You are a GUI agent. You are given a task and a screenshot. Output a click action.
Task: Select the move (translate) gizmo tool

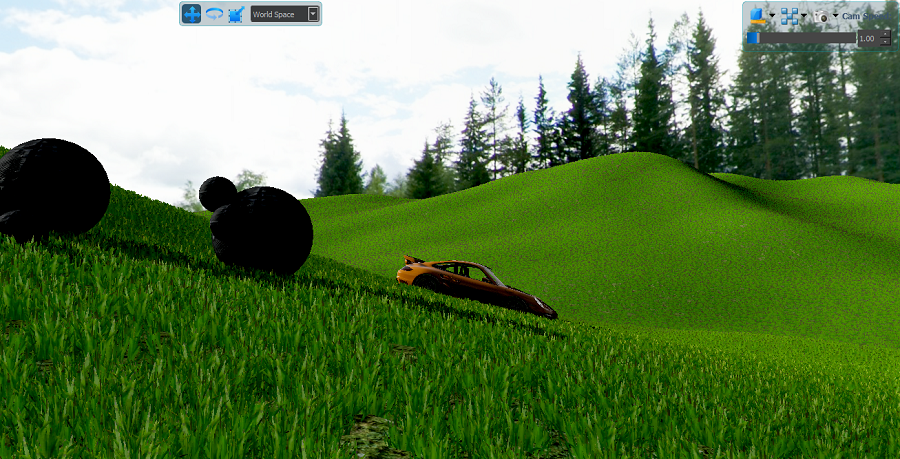click(192, 14)
